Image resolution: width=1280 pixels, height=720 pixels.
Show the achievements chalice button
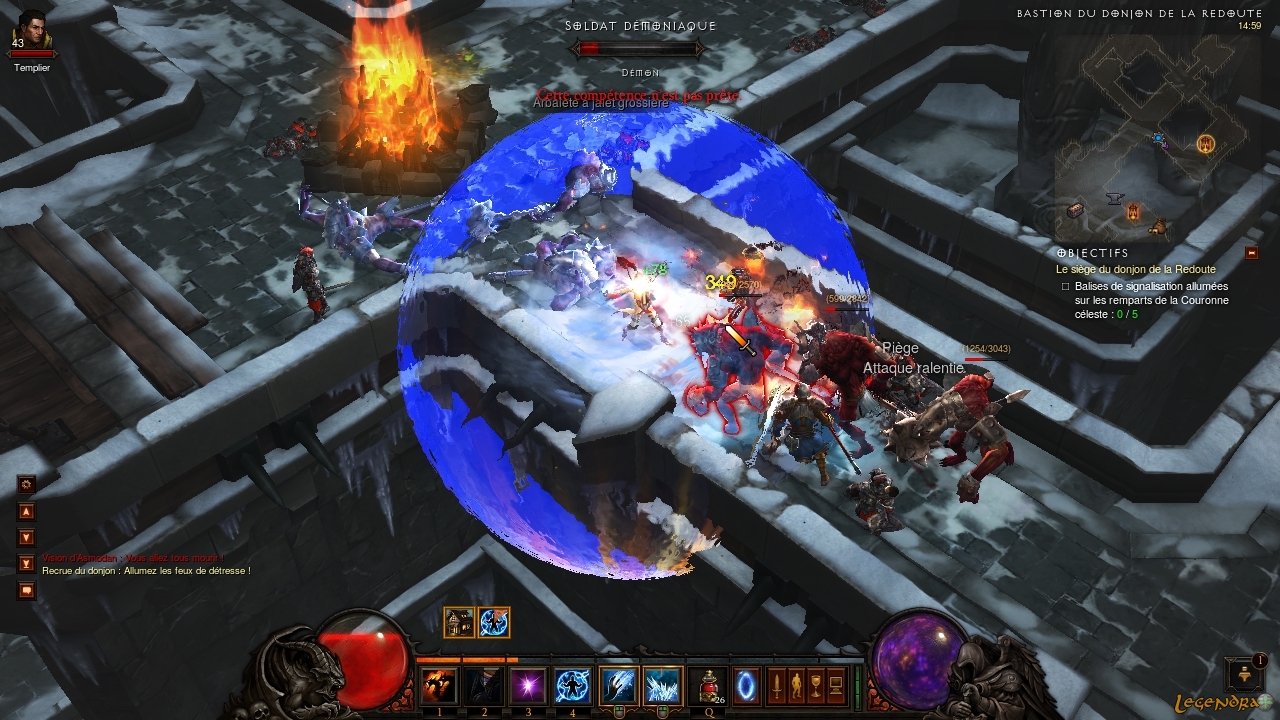(816, 686)
